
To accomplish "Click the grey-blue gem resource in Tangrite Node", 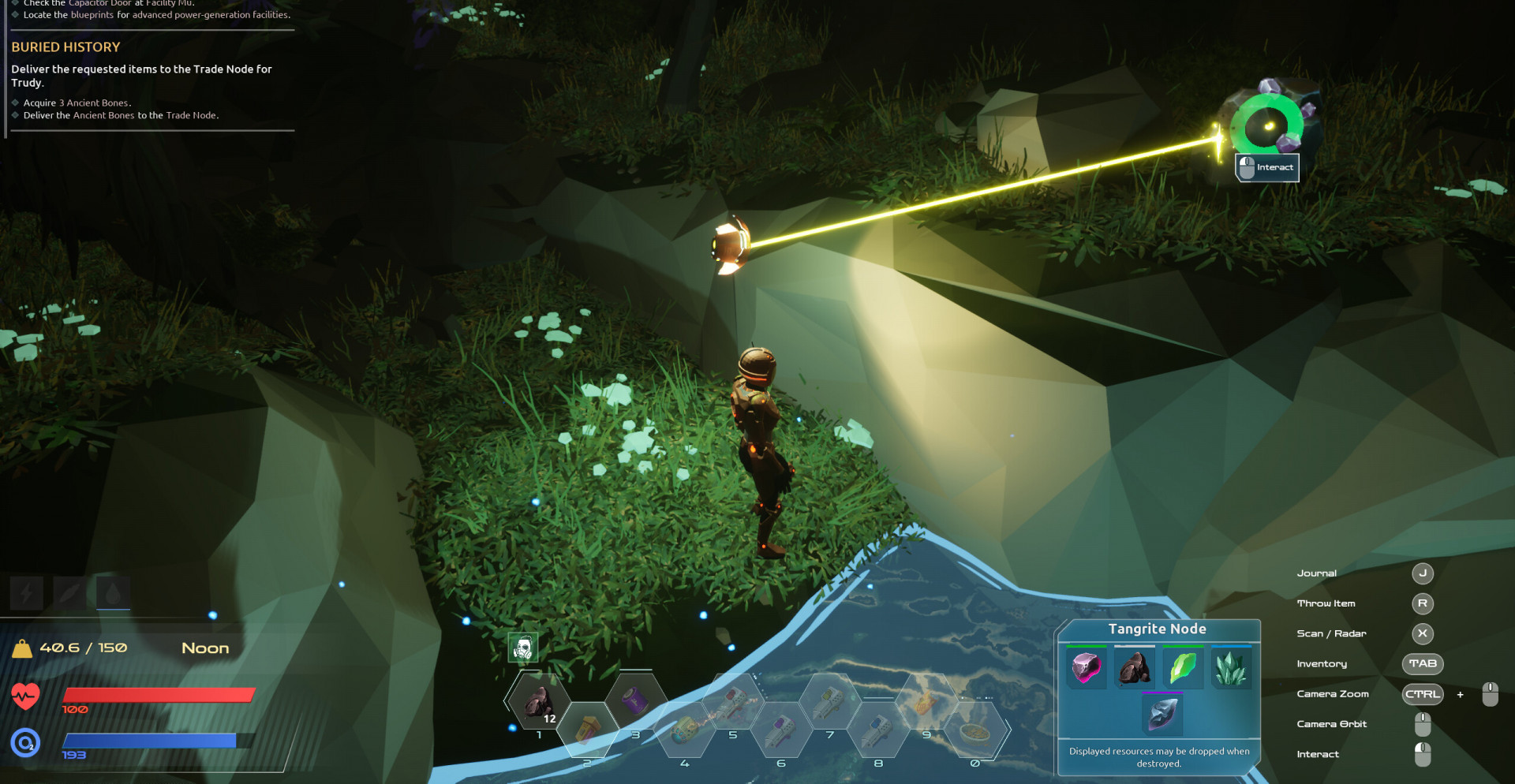I will click(1162, 714).
